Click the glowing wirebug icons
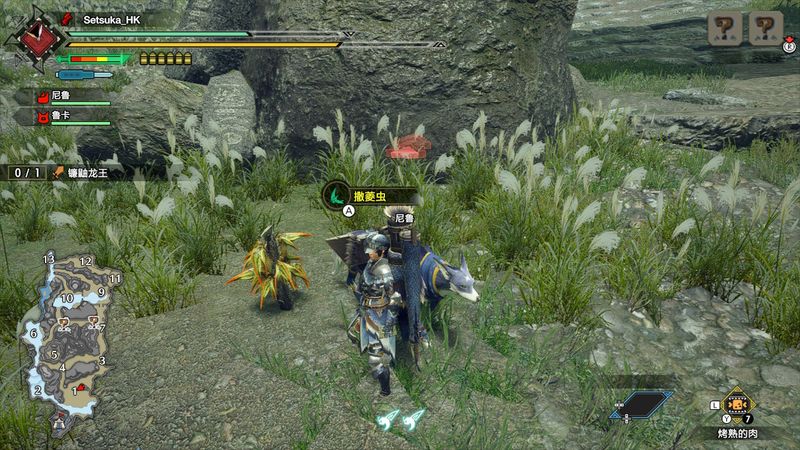Viewport: 800px width, 450px height. [x=400, y=419]
